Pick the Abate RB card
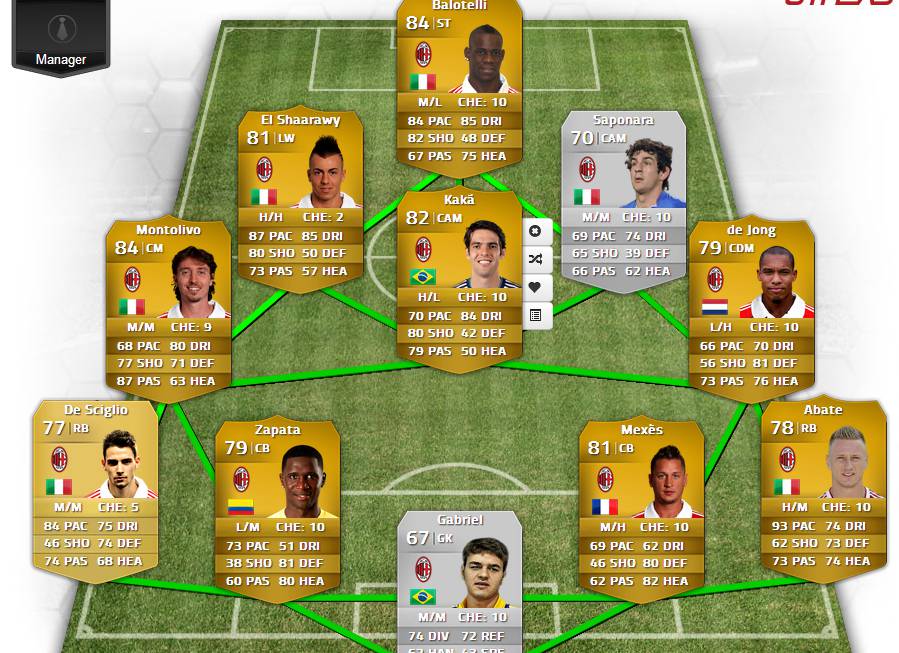899x653 pixels. 823,485
